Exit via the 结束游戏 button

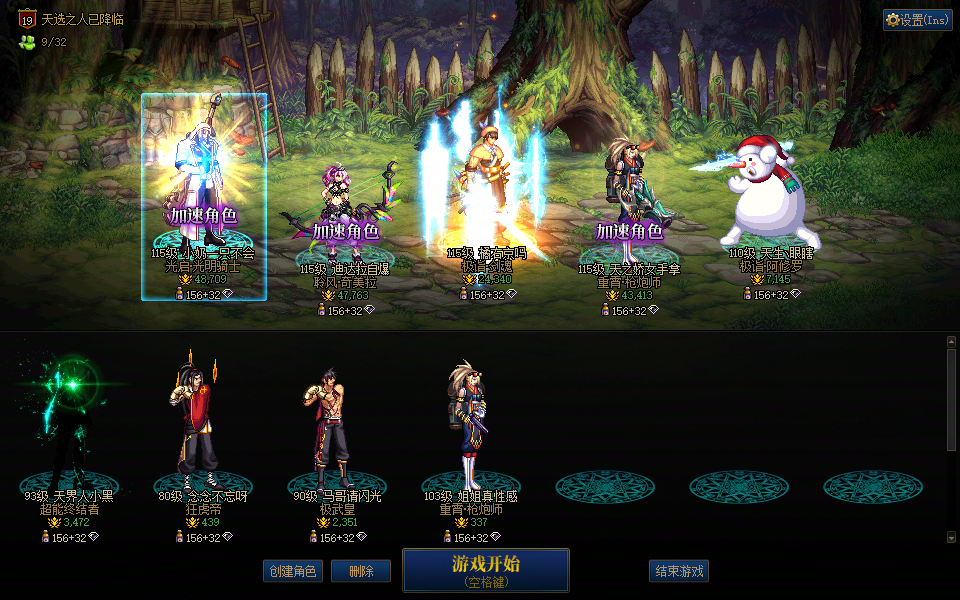click(679, 571)
